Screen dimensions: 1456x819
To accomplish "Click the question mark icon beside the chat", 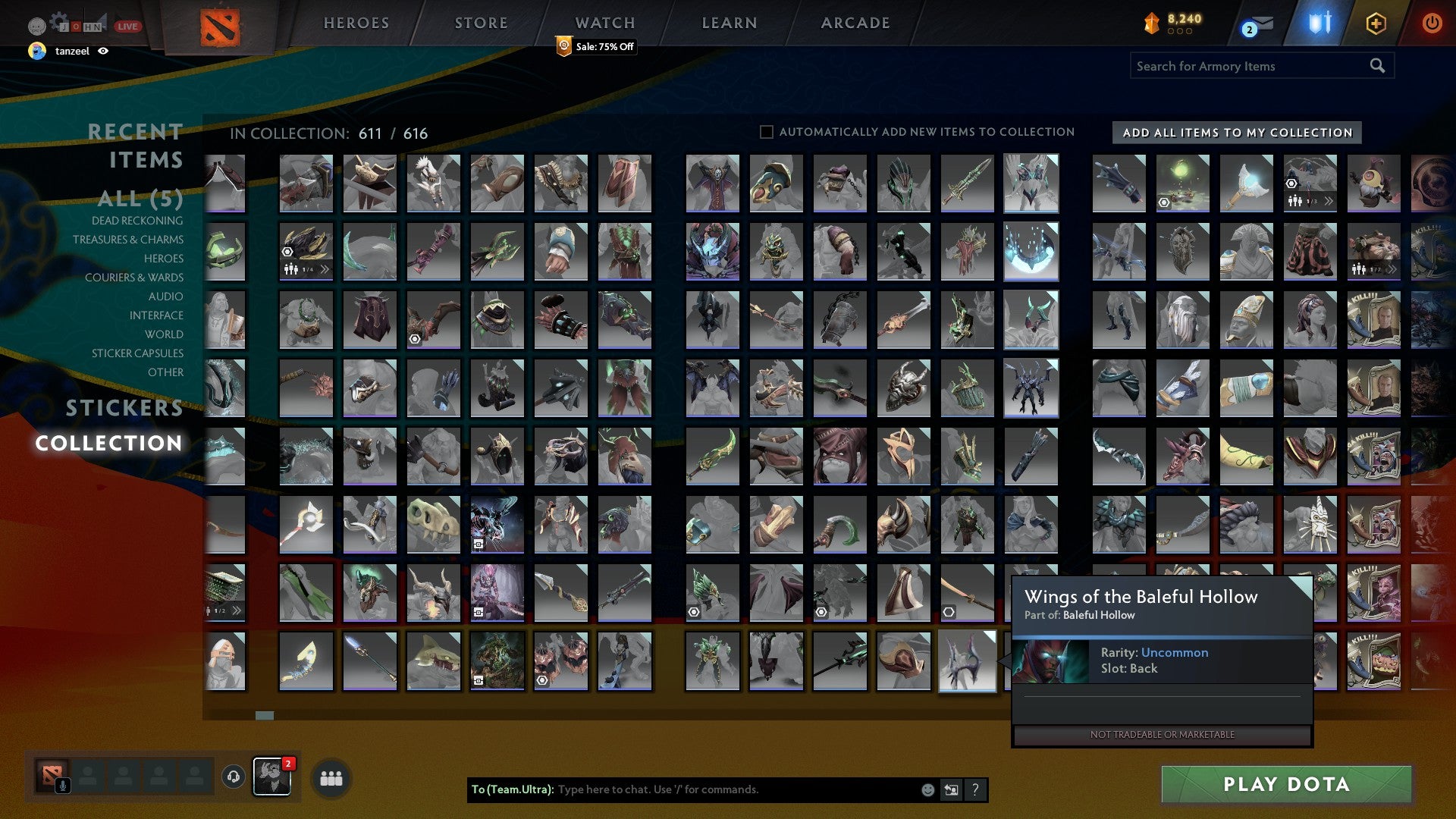I will (974, 789).
